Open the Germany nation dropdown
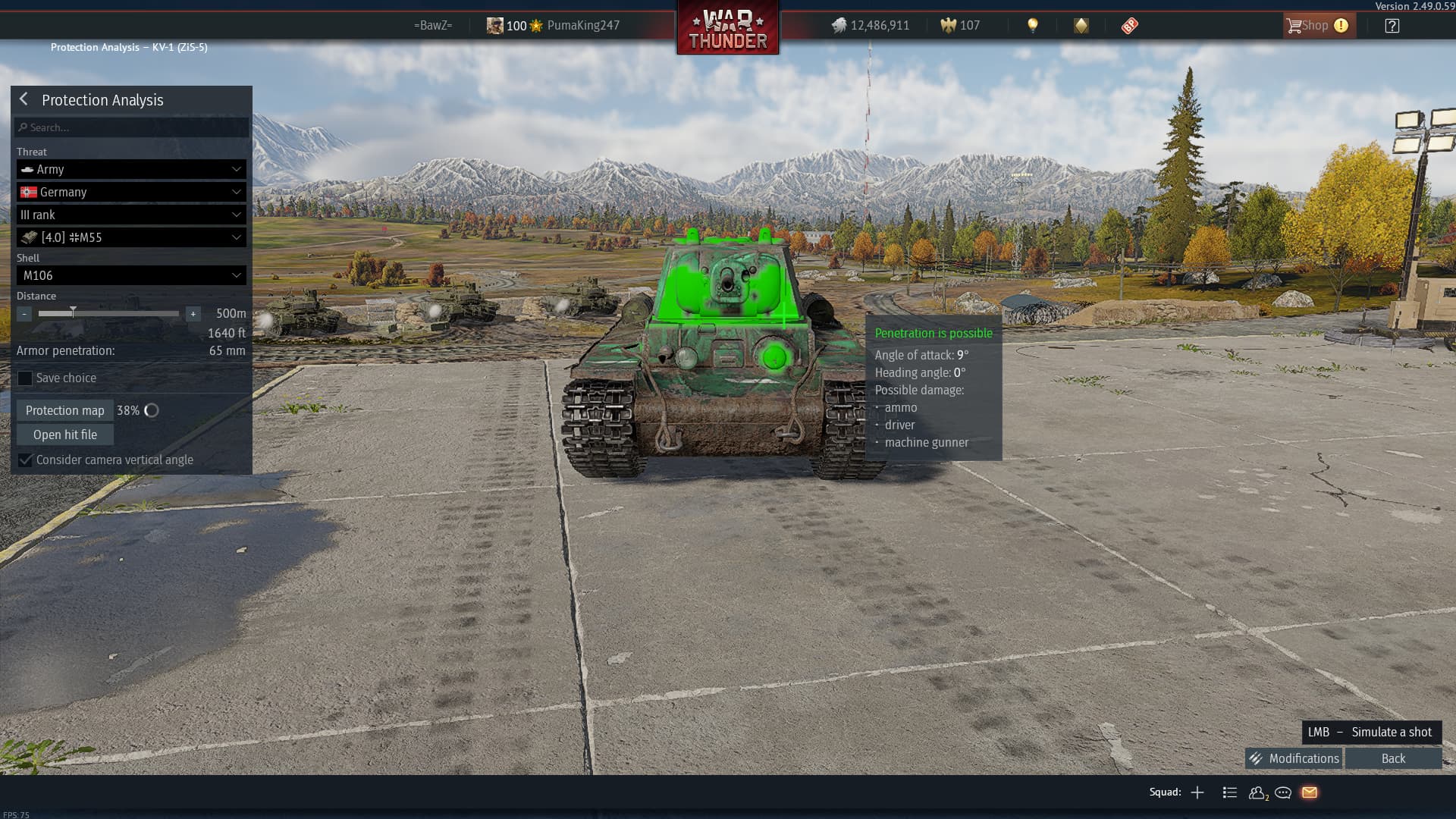The image size is (1456, 819). tap(131, 192)
